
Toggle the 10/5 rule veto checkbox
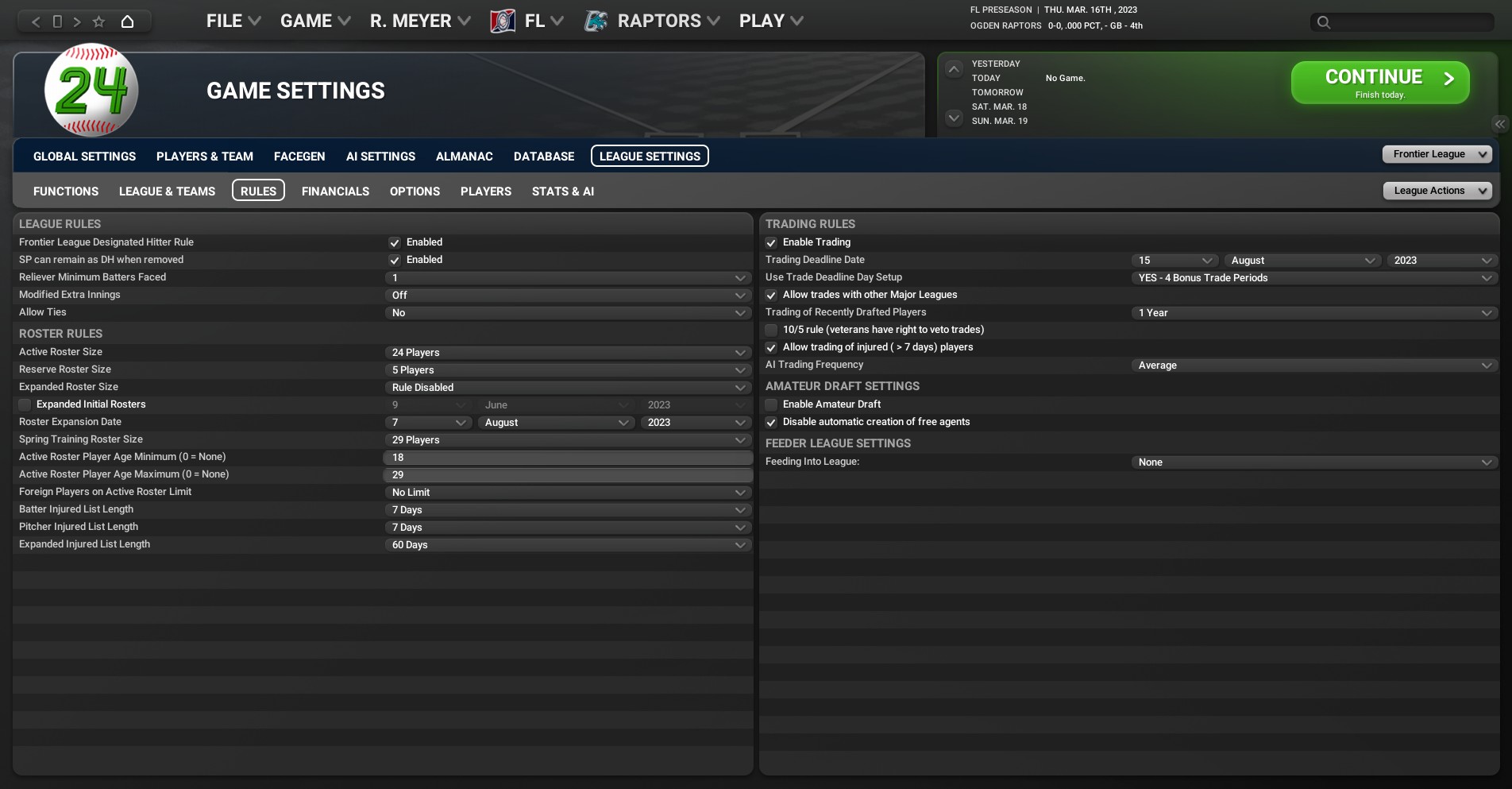[x=771, y=330]
